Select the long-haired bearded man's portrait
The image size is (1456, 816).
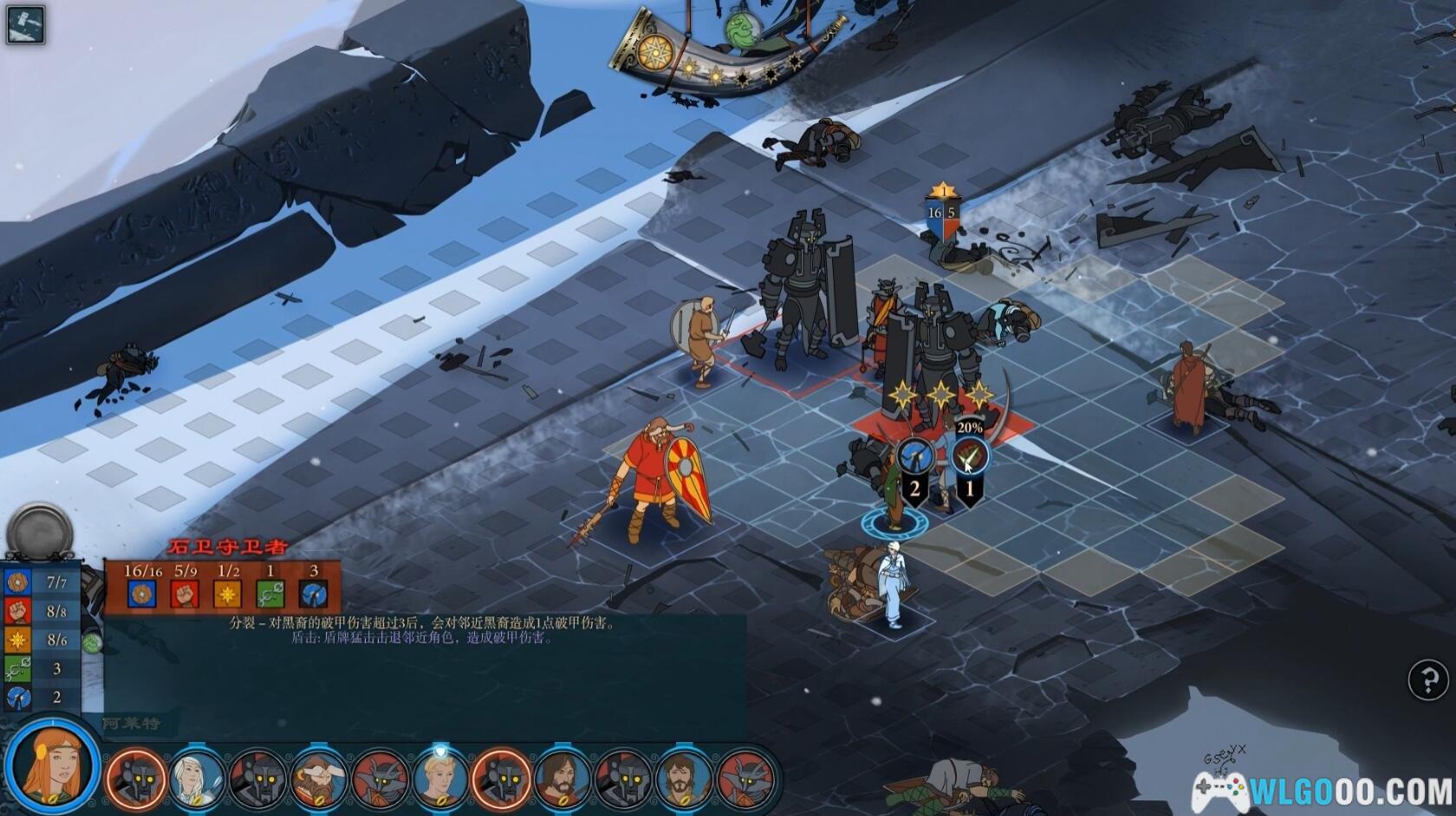561,777
